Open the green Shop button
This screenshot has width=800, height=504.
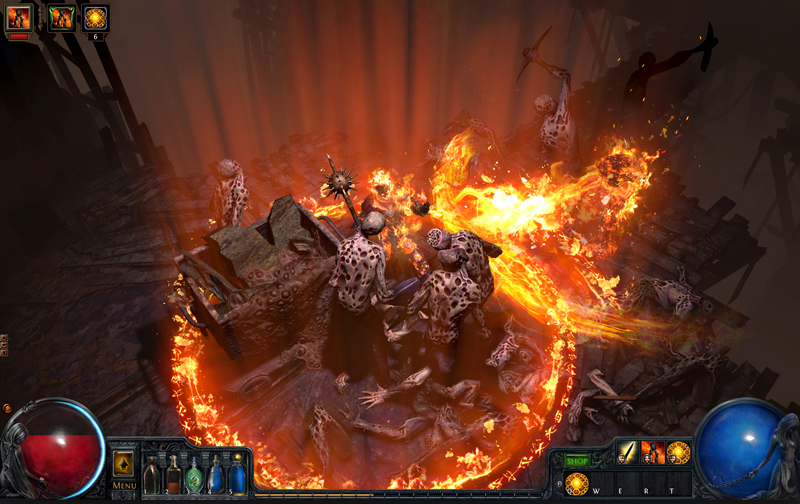click(x=577, y=461)
